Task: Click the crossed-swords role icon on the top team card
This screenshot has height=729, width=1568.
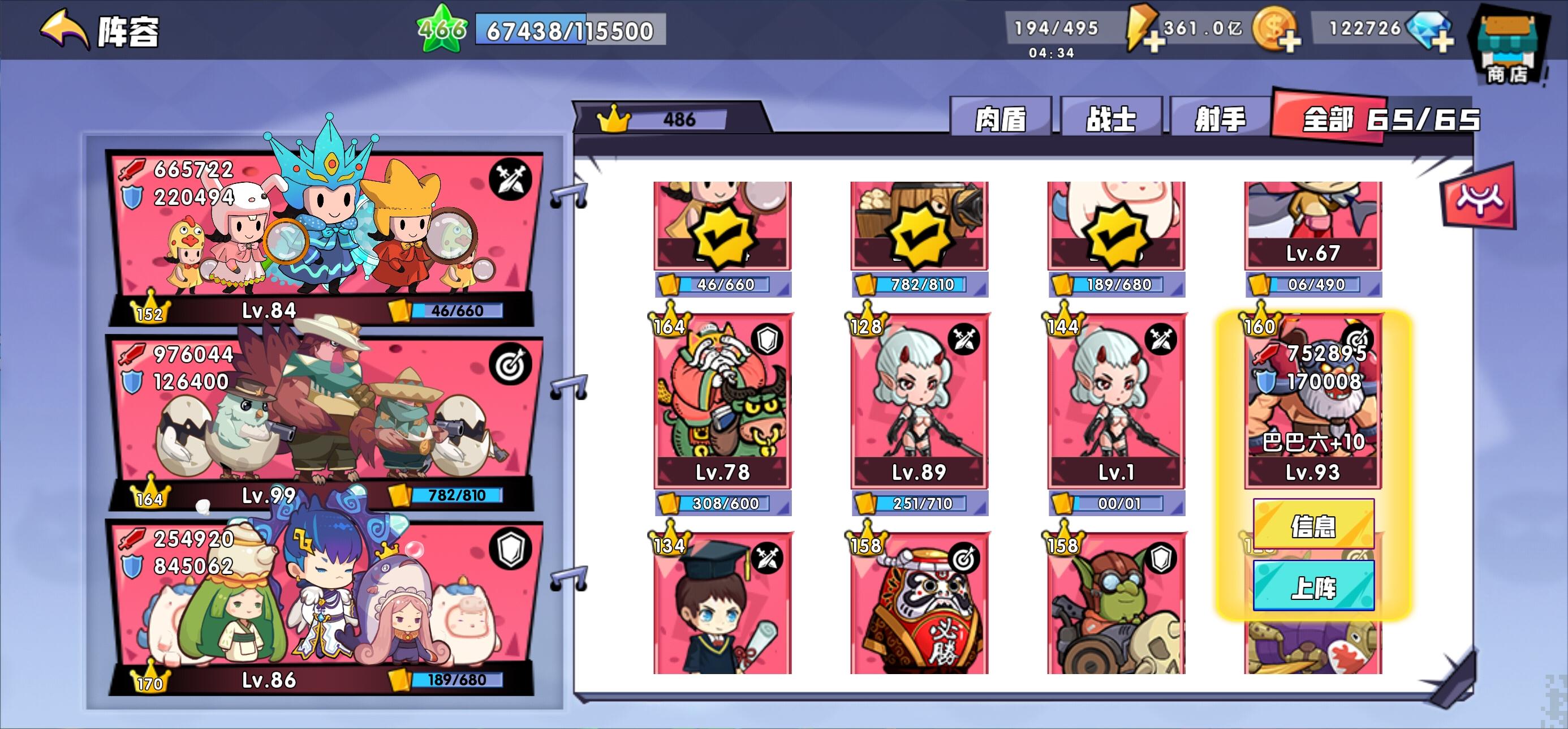Action: [511, 177]
